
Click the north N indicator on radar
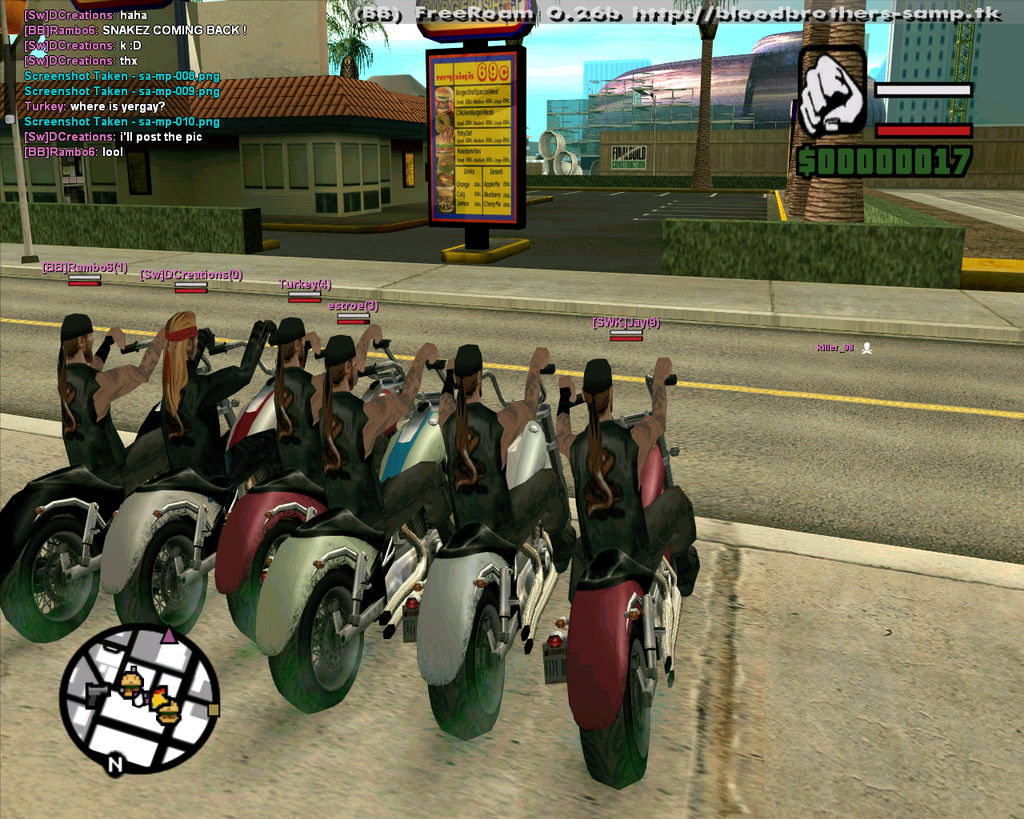[x=114, y=765]
